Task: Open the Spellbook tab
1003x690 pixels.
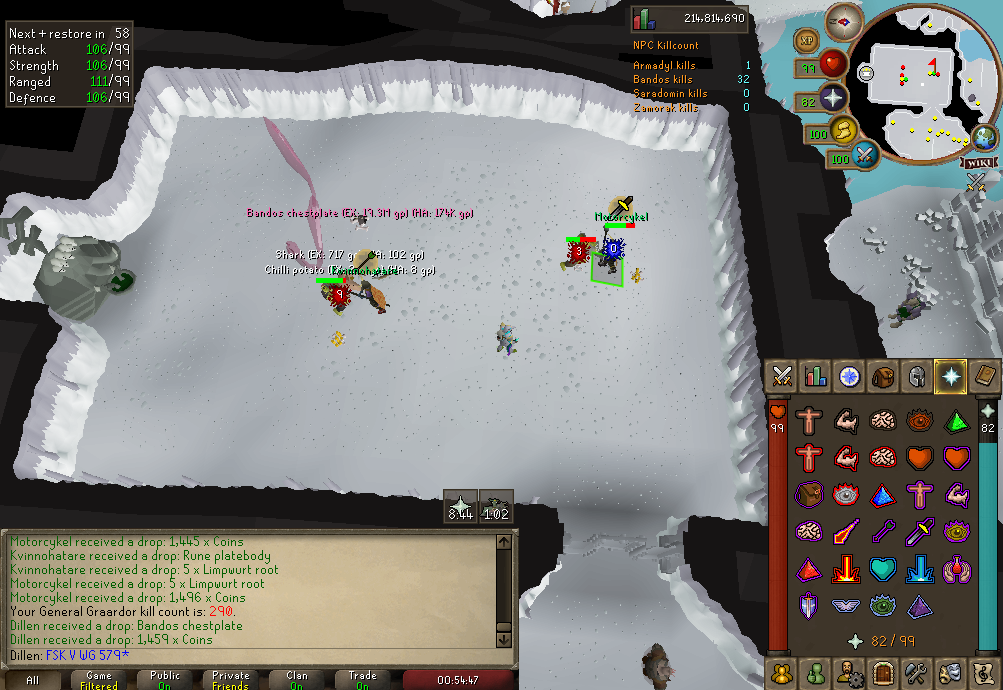Action: point(983,377)
